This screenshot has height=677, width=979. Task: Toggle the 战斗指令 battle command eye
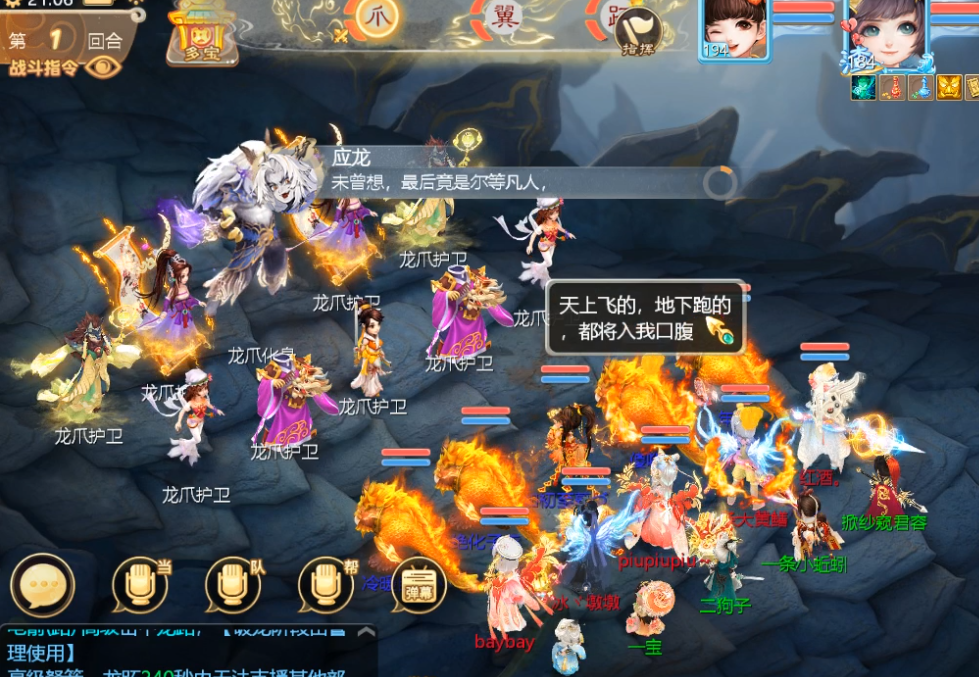(102, 67)
